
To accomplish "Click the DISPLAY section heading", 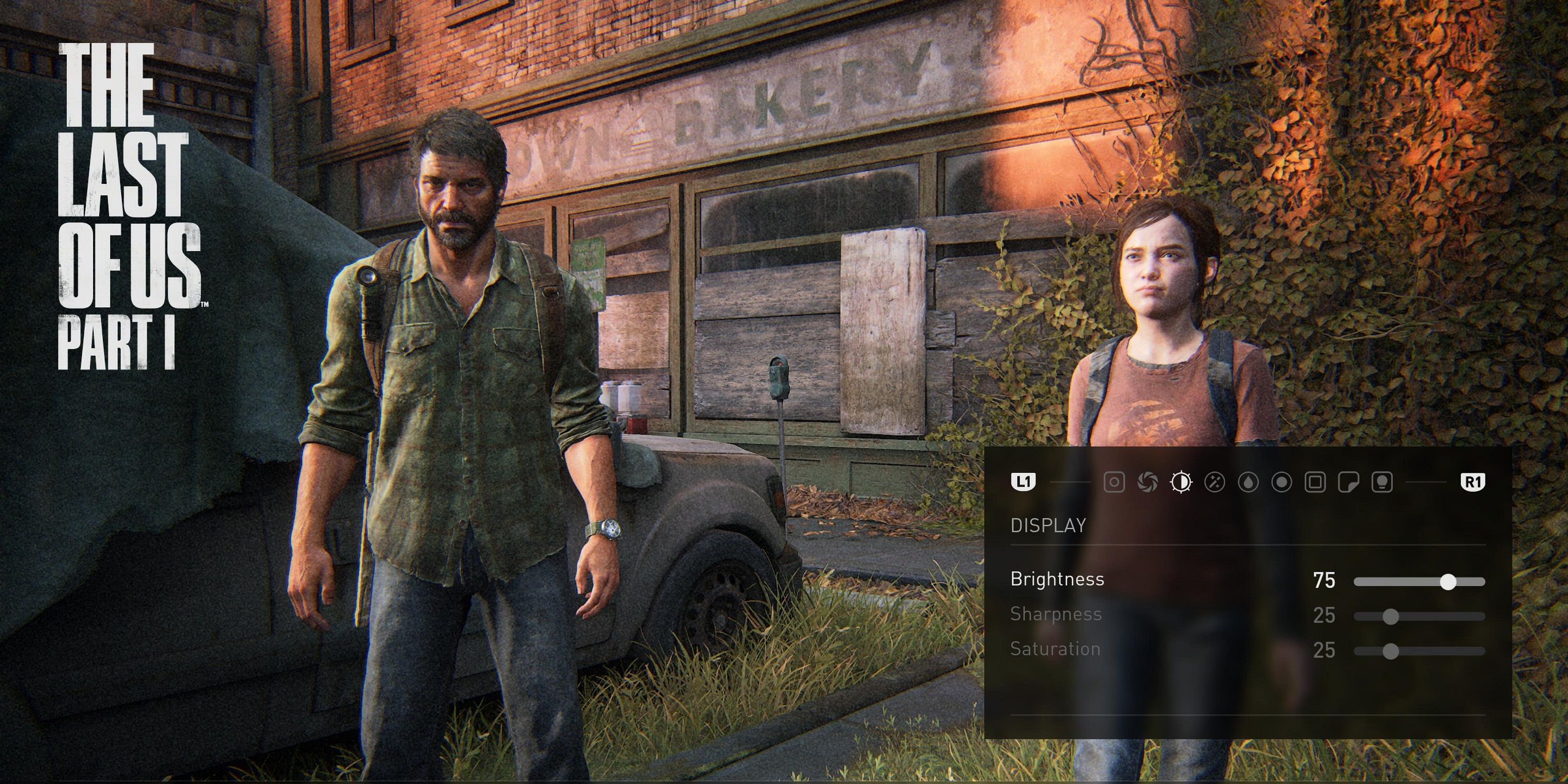I will point(1050,525).
